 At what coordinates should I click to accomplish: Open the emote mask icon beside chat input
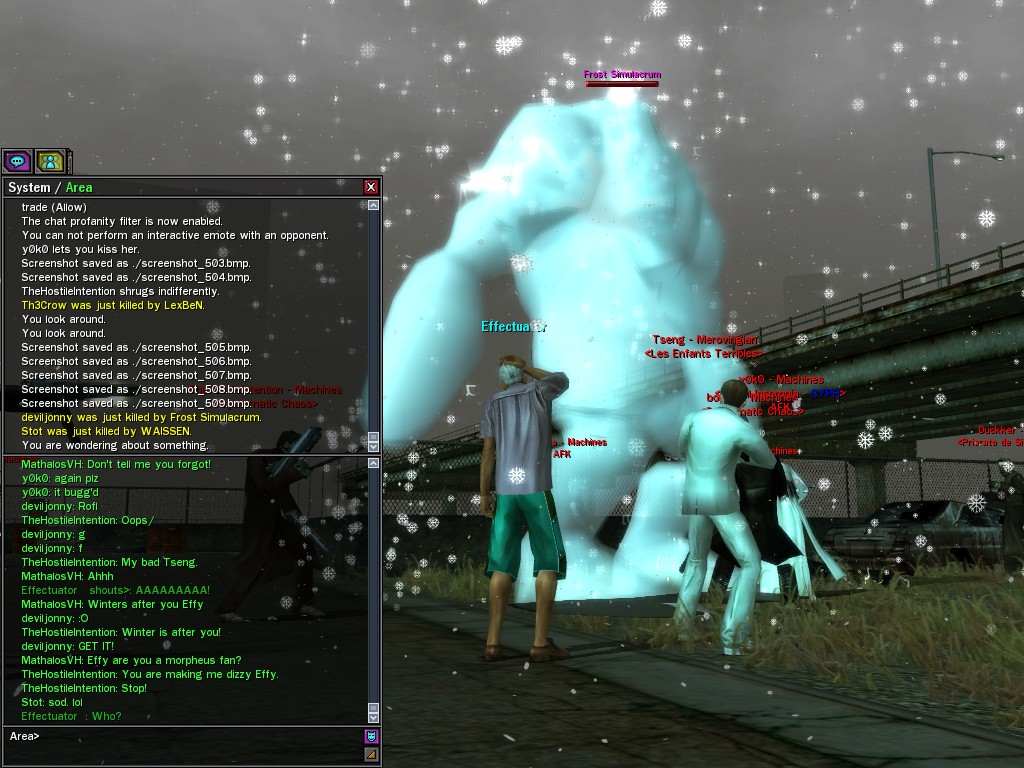(x=371, y=737)
